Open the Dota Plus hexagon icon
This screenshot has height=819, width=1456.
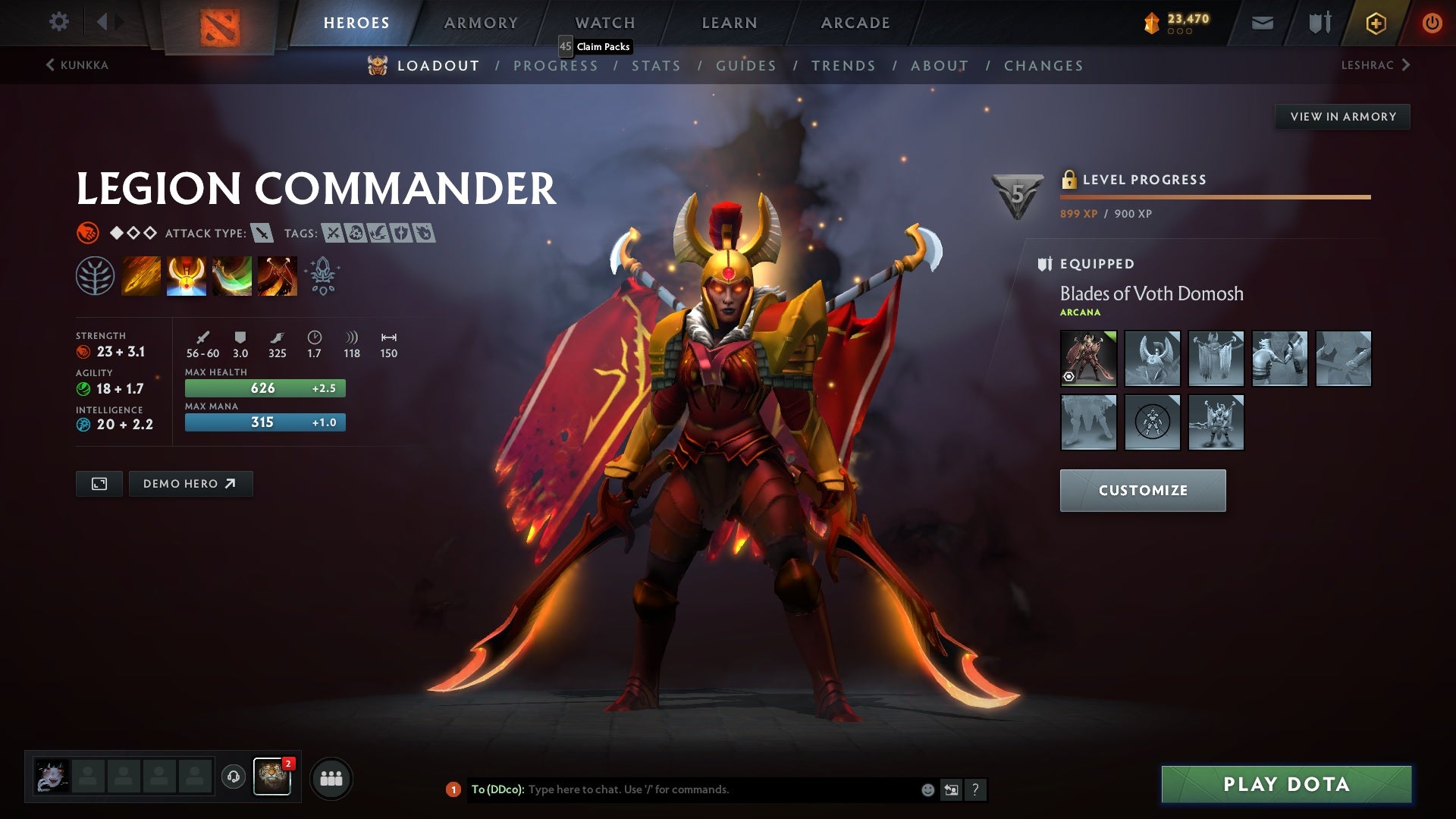[1375, 22]
